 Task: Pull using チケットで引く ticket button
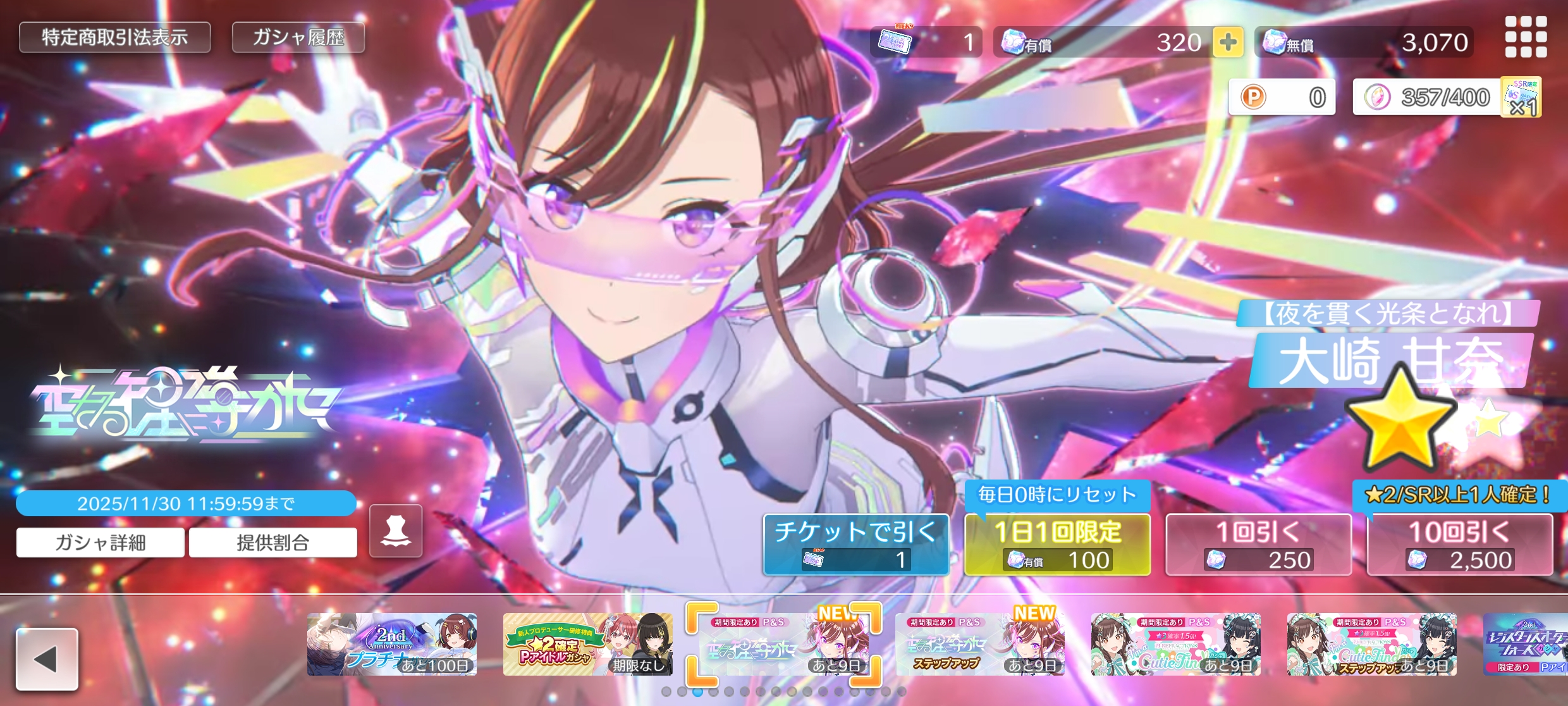(x=855, y=544)
